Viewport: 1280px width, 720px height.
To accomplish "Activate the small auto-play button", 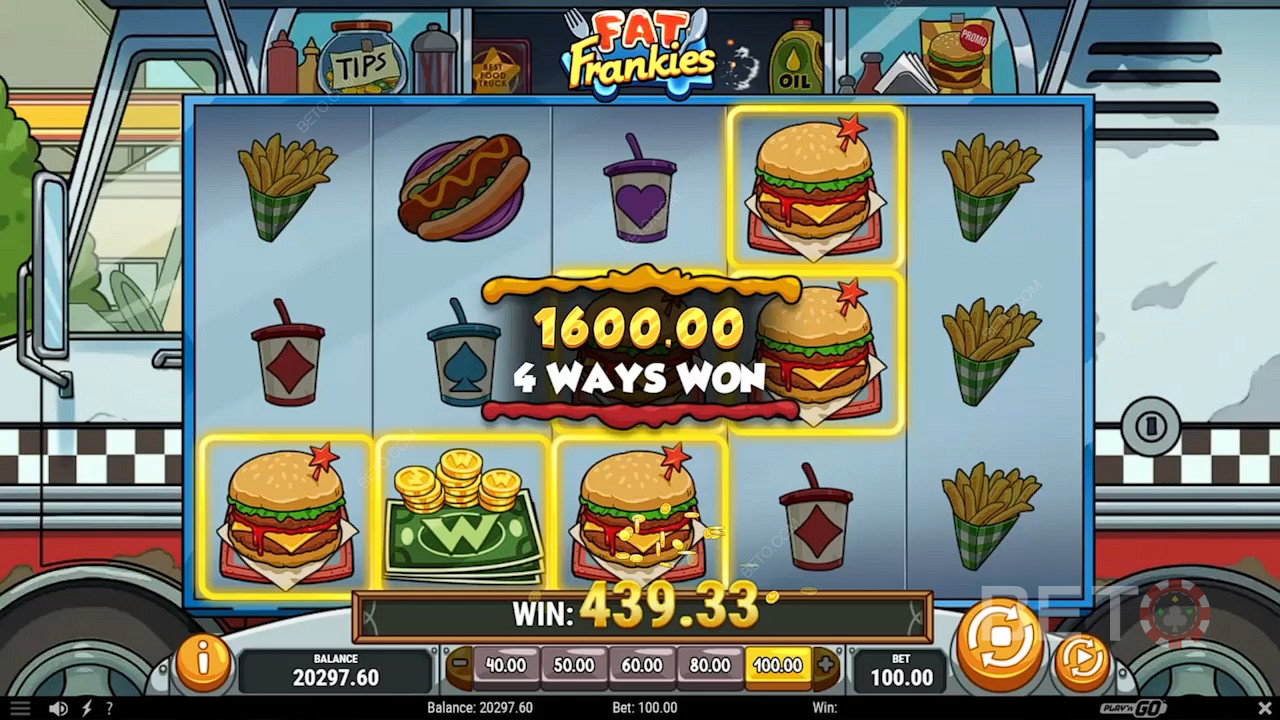I will pyautogui.click(x=1082, y=660).
